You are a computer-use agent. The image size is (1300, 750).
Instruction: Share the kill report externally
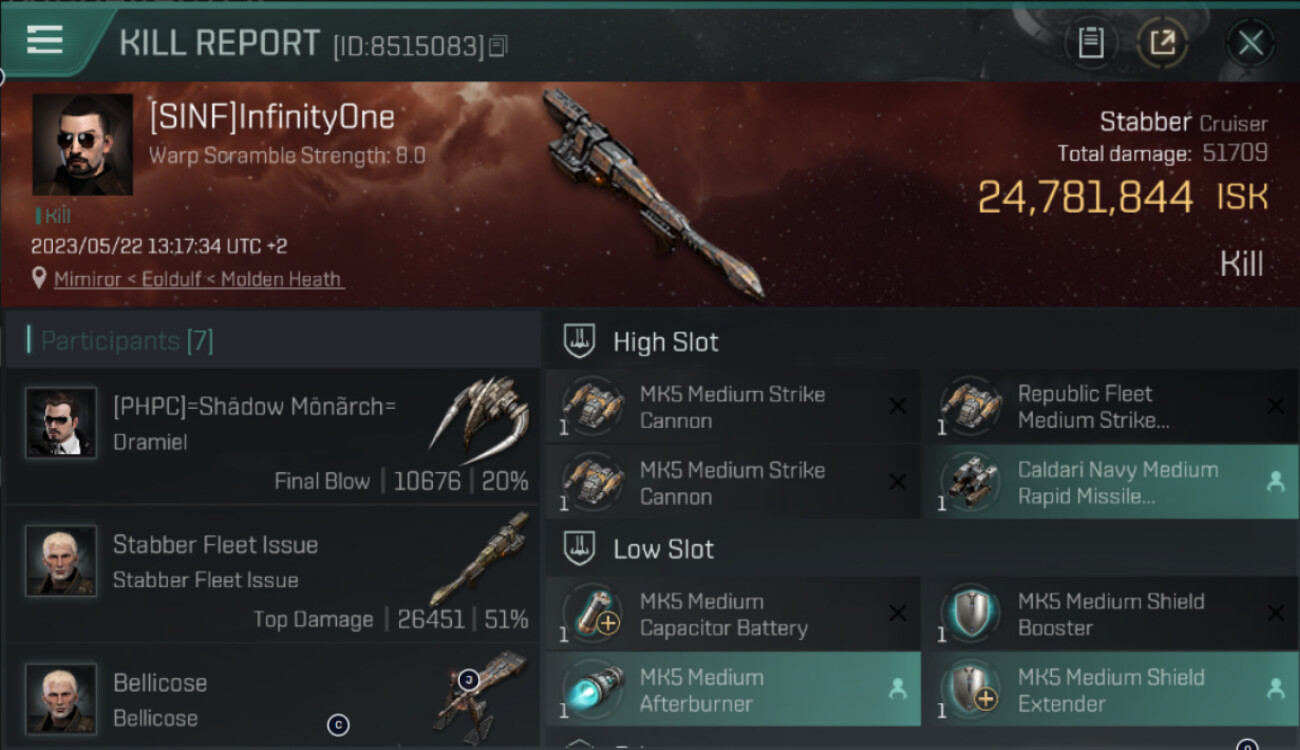point(1162,43)
